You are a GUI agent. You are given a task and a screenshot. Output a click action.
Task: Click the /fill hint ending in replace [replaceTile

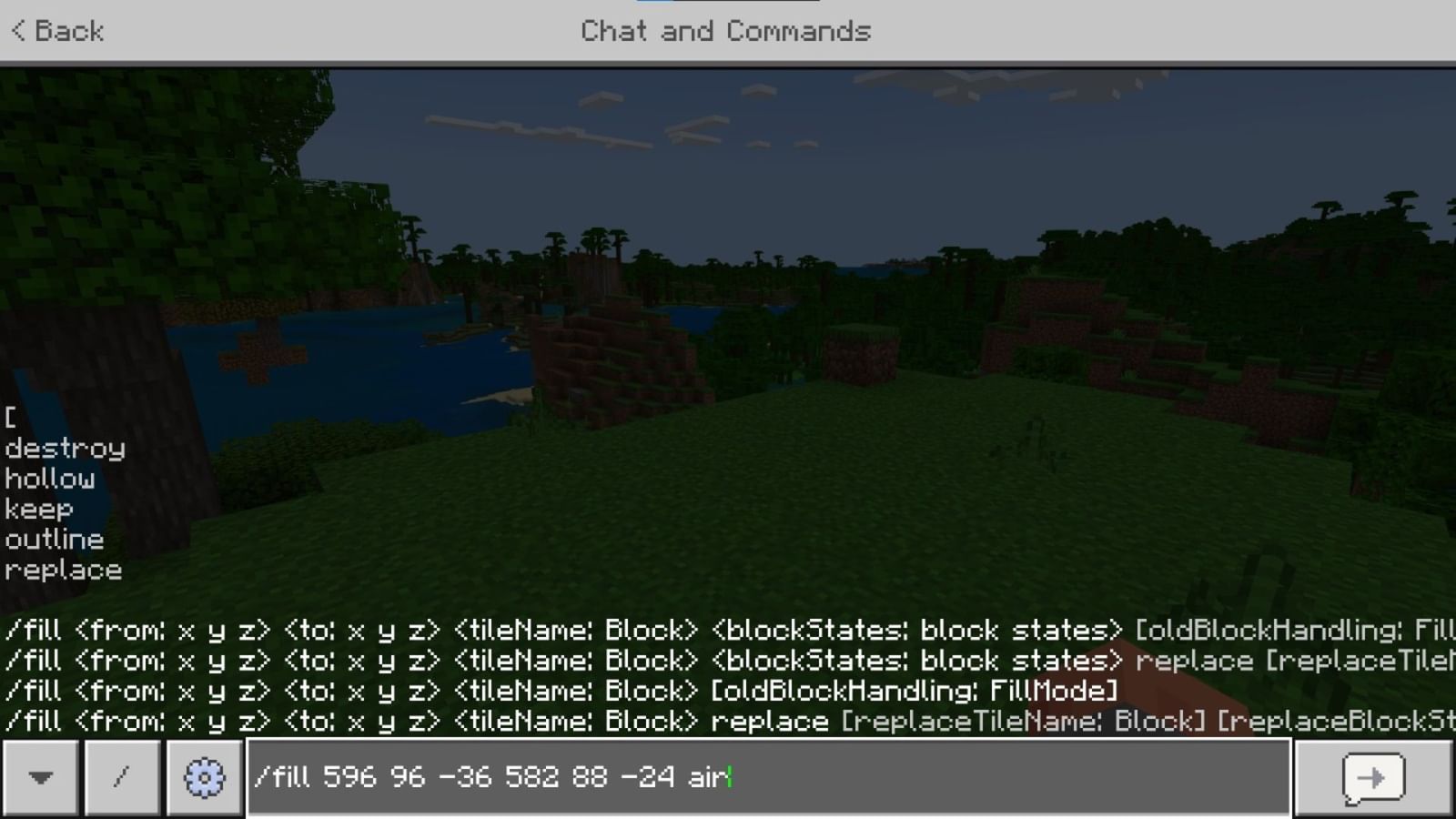coord(637,660)
